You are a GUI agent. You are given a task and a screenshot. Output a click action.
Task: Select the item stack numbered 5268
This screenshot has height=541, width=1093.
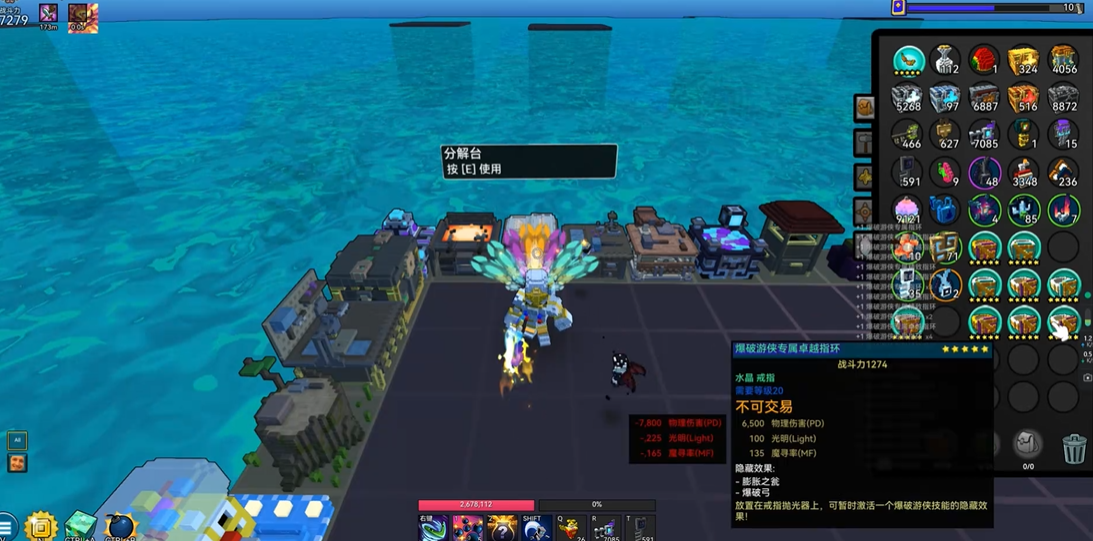click(908, 99)
